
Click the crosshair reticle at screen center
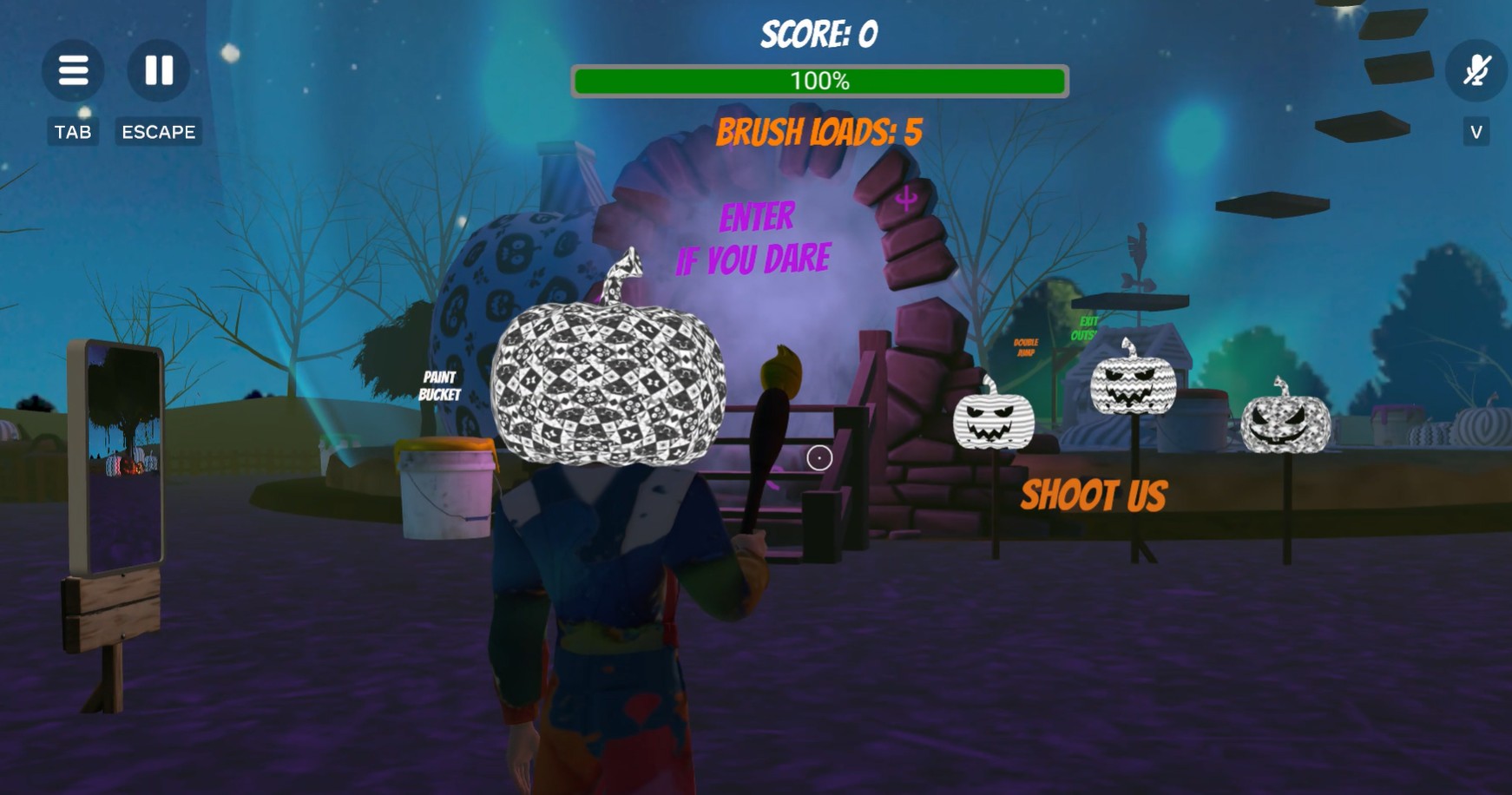[819, 457]
